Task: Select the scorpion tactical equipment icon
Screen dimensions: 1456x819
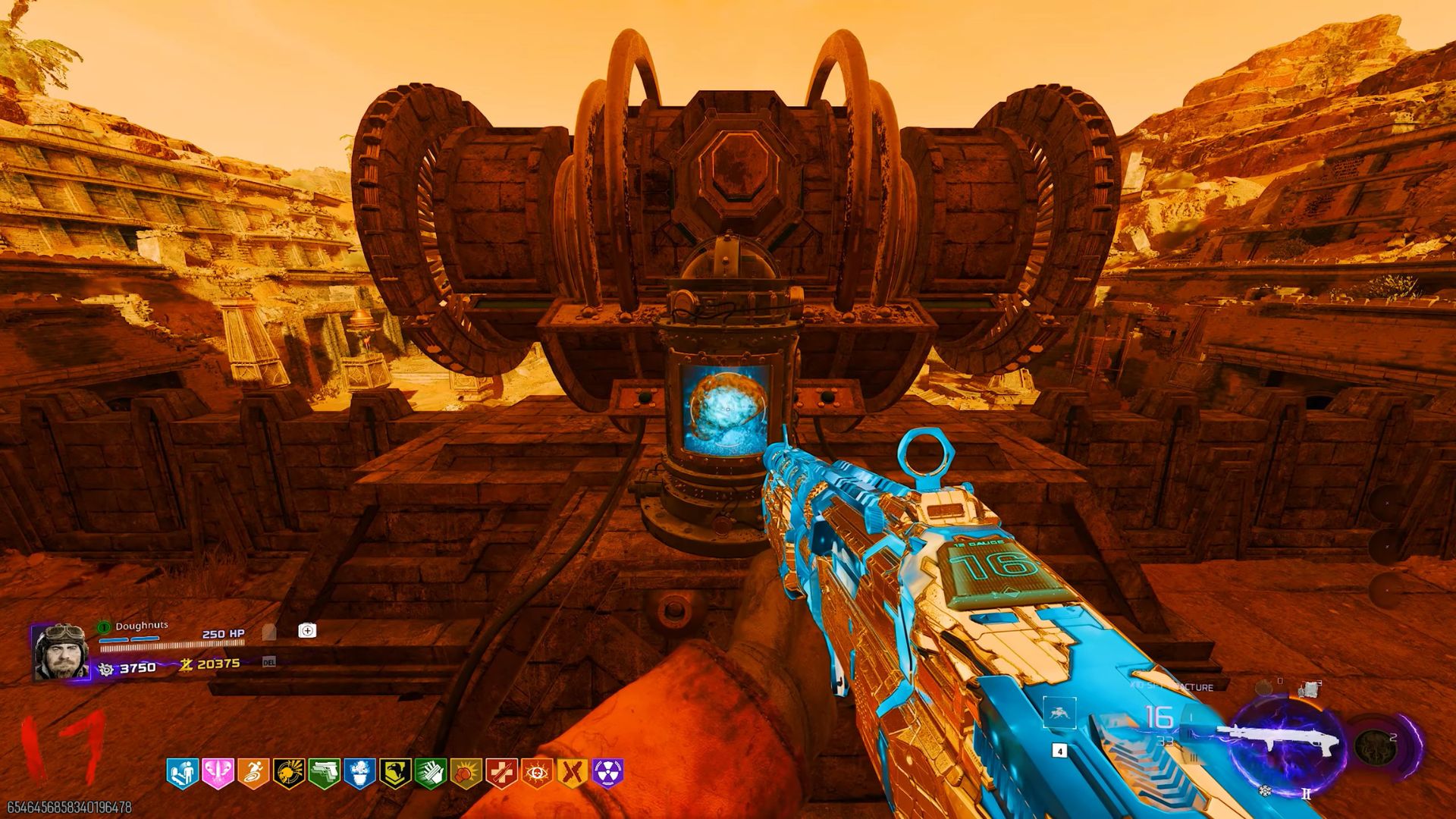Action: pos(1059,714)
